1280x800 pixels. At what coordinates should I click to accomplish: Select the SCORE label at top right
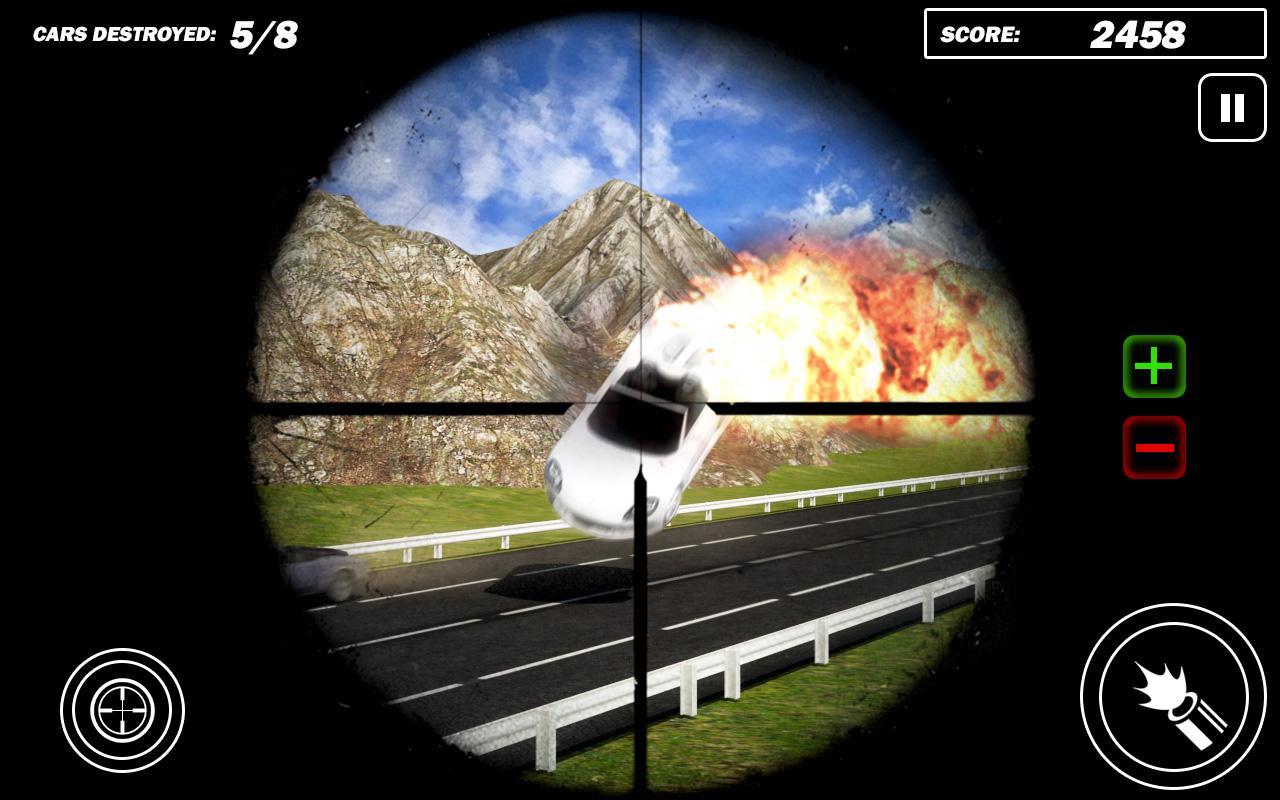(x=978, y=35)
